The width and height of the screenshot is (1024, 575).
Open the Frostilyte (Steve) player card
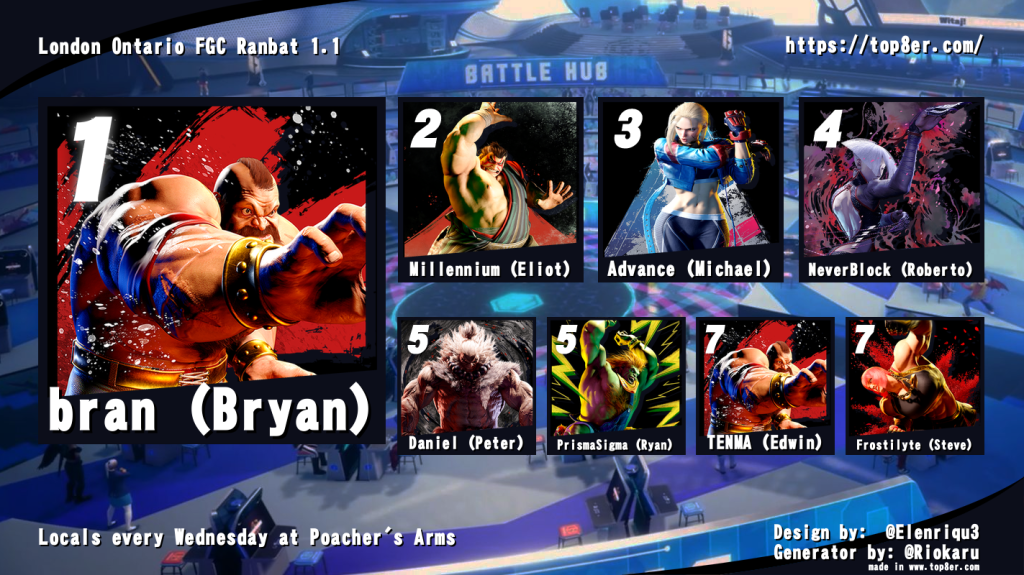pos(914,385)
